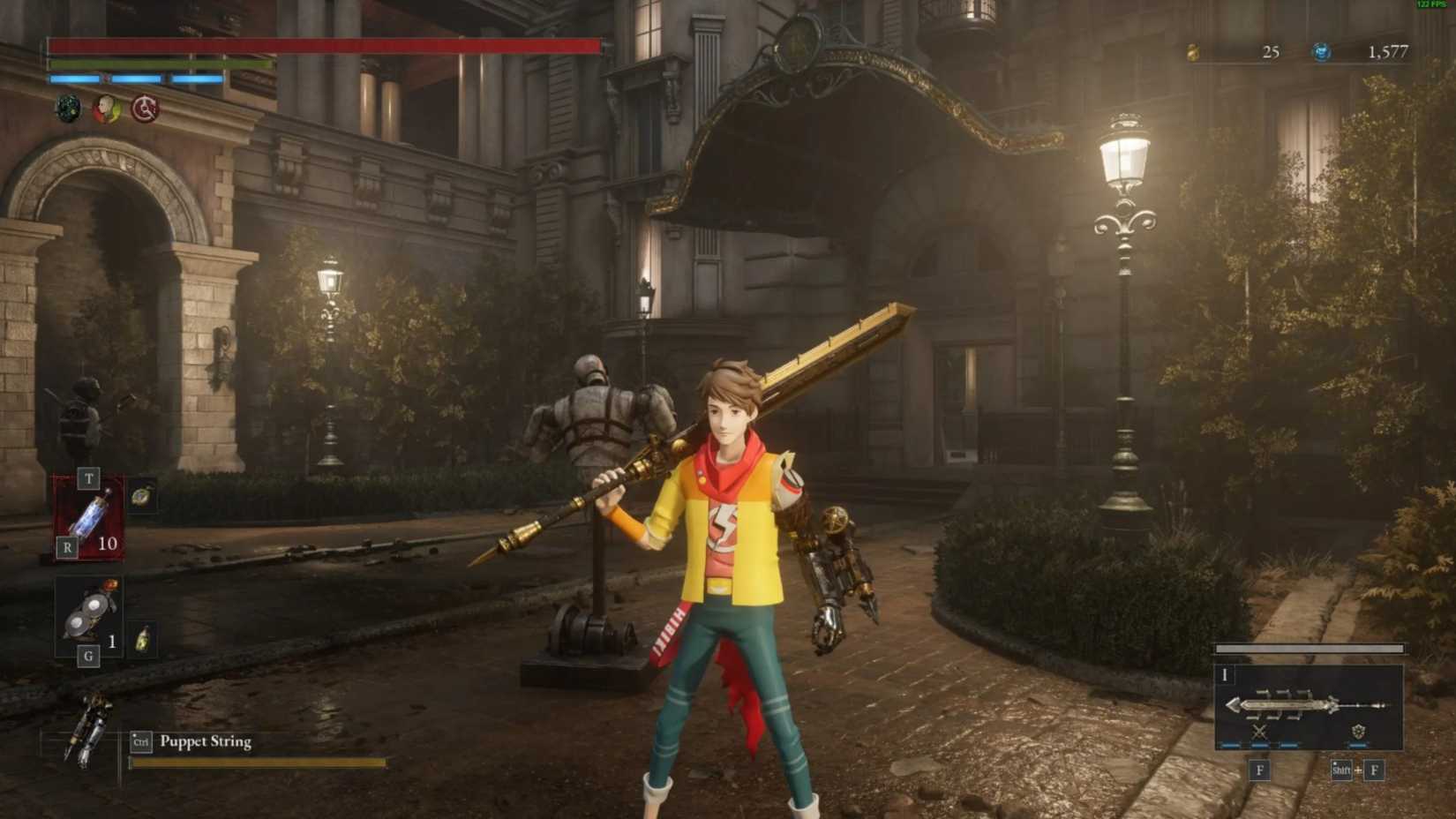Click the Ctrl prompt next to Puppet String

[x=139, y=742]
